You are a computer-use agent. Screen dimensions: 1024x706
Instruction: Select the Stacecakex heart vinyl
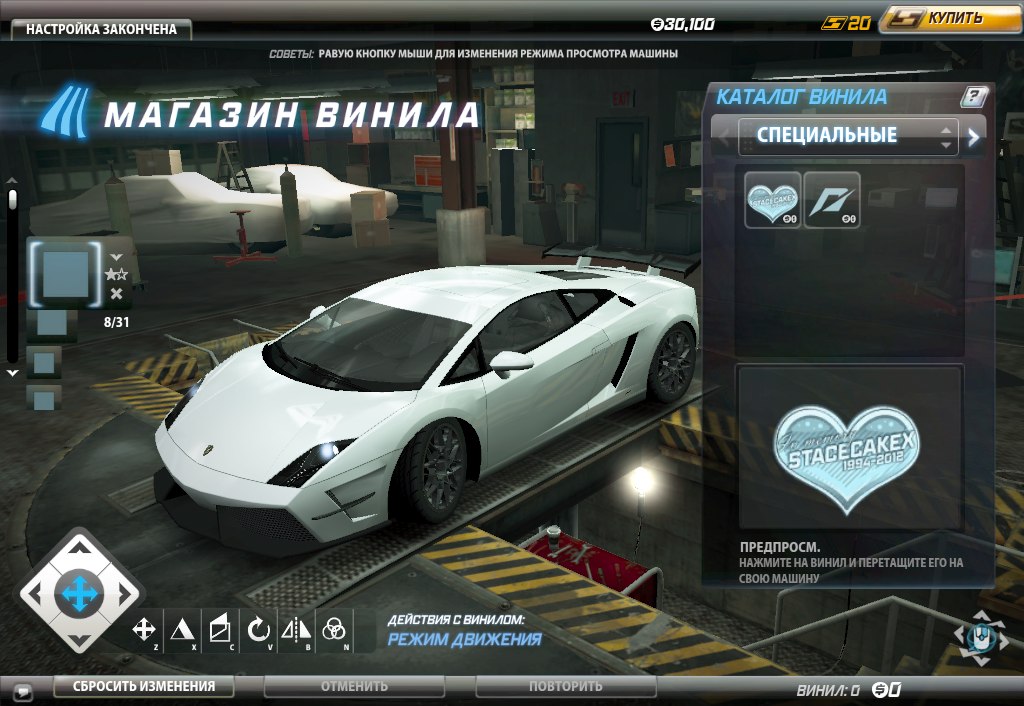(772, 200)
